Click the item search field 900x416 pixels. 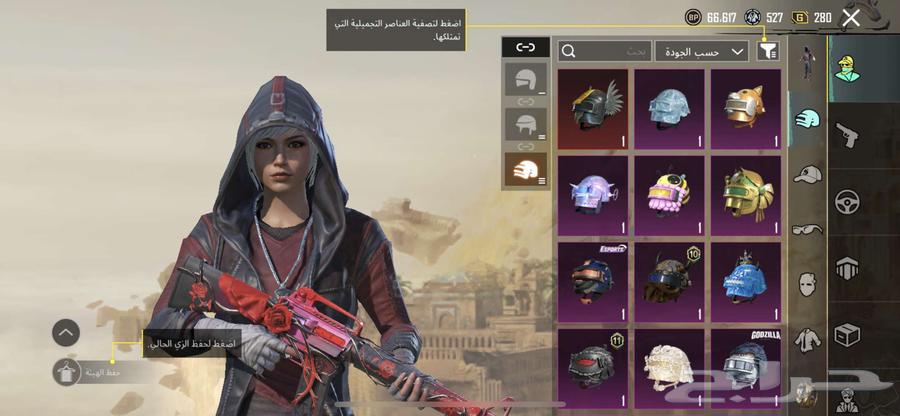point(605,50)
